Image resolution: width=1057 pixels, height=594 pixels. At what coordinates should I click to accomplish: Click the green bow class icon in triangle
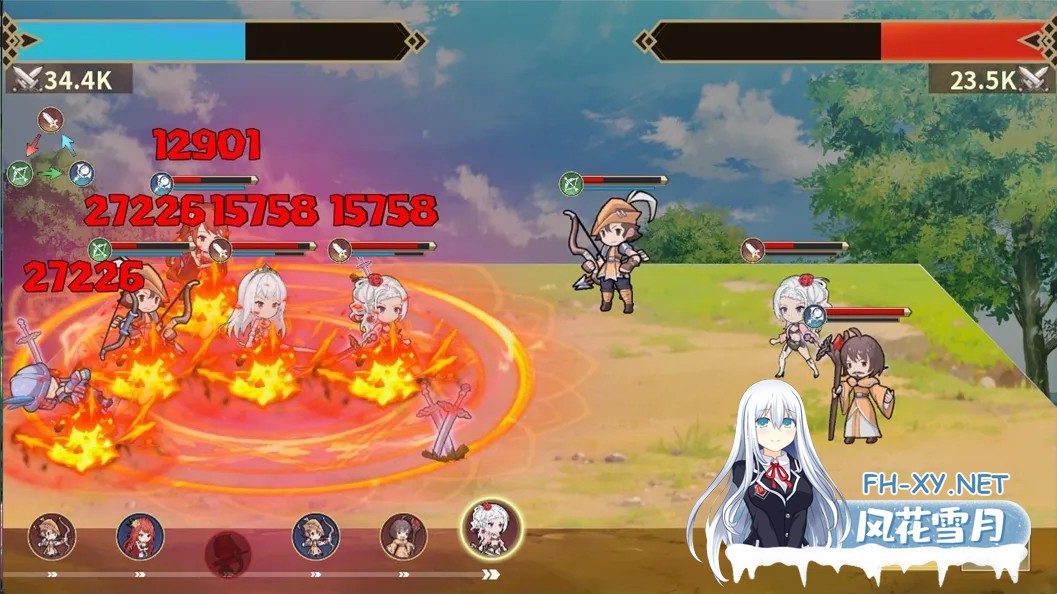[19, 173]
